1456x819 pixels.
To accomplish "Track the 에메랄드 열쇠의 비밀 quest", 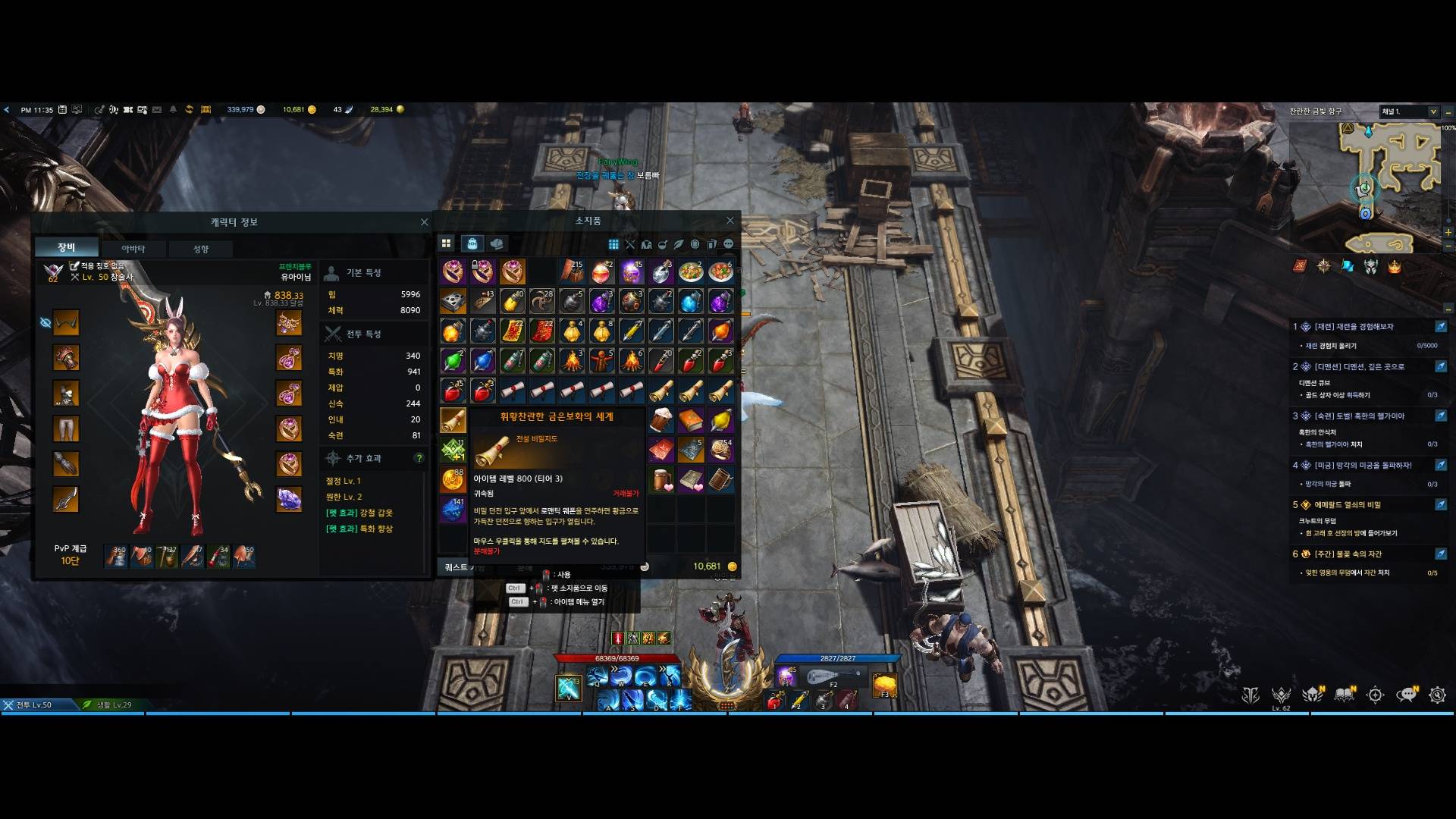I will coord(1440,505).
